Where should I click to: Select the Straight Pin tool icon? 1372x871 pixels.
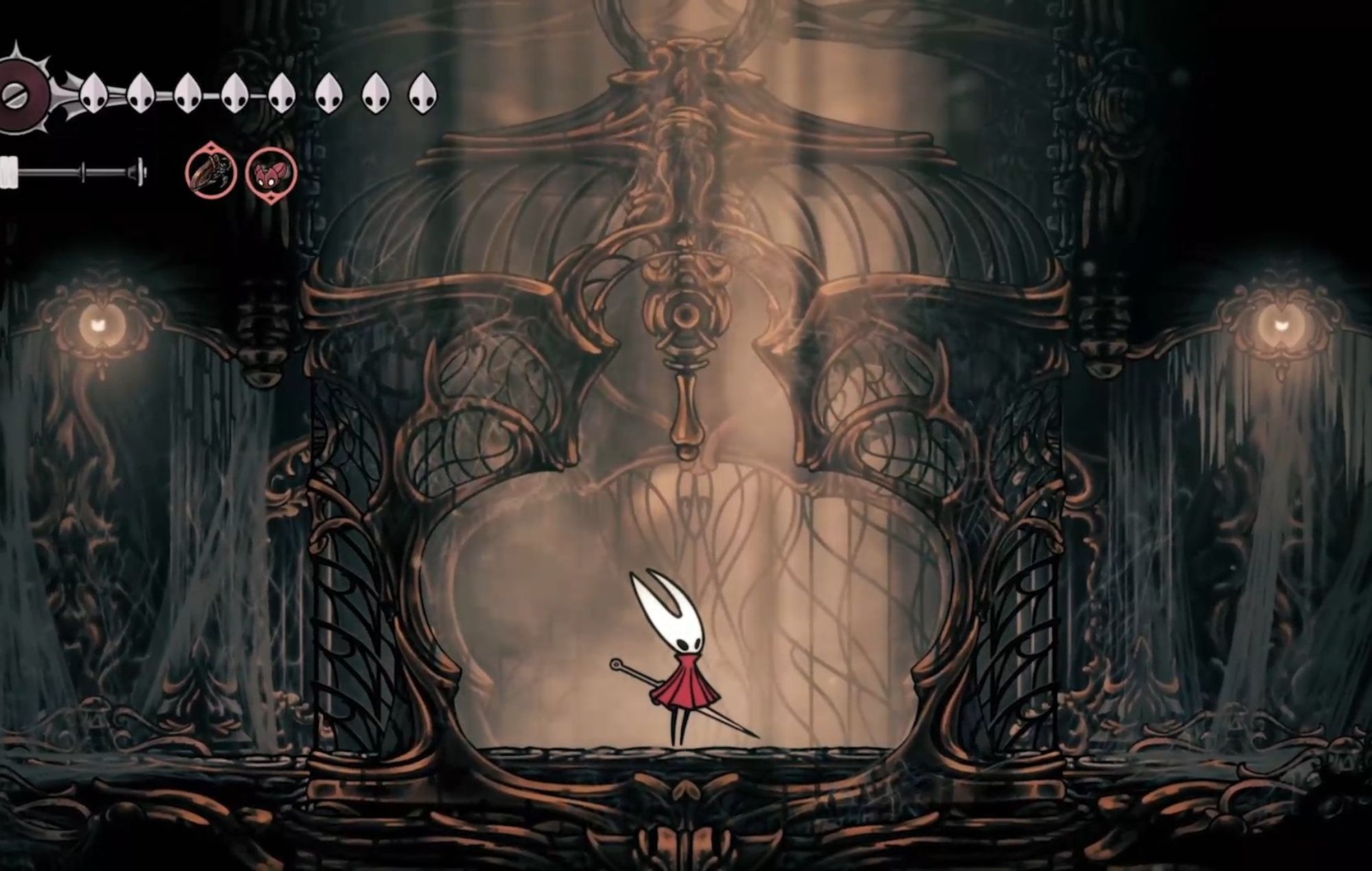pos(209,174)
